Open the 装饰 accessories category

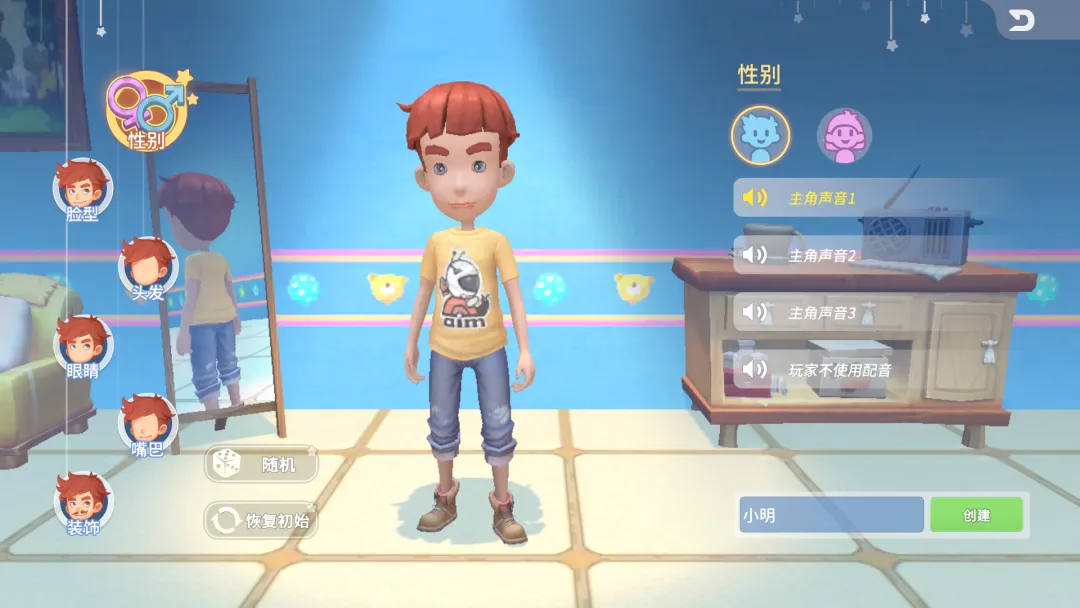[82, 503]
